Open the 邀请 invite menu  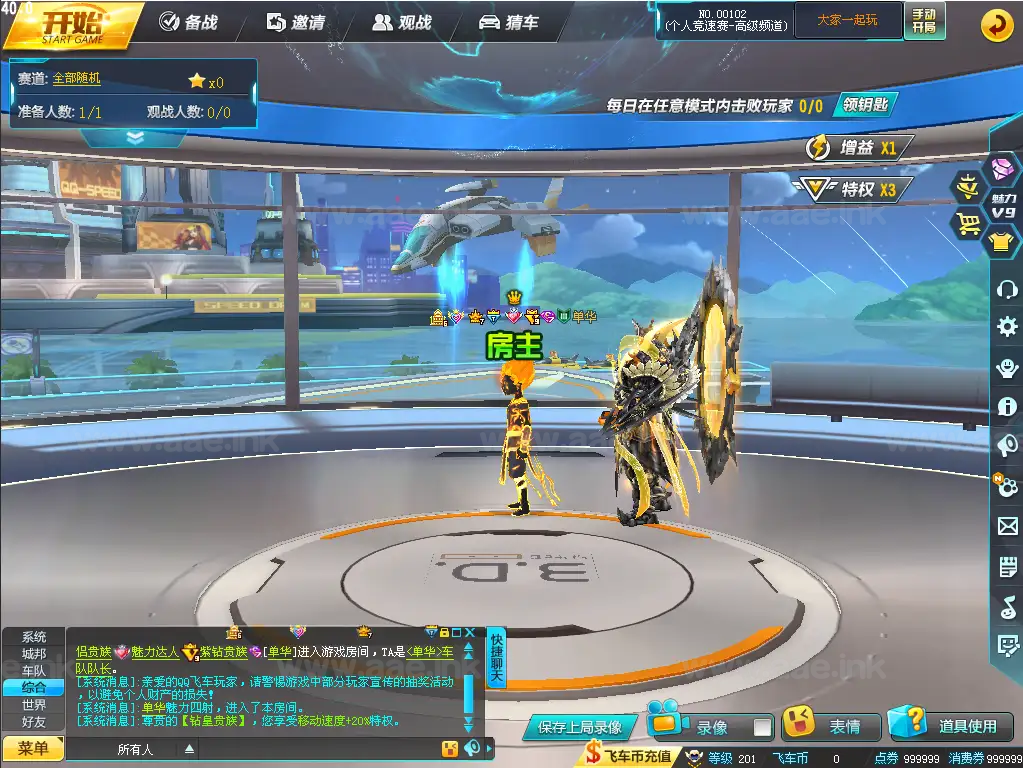coord(296,22)
